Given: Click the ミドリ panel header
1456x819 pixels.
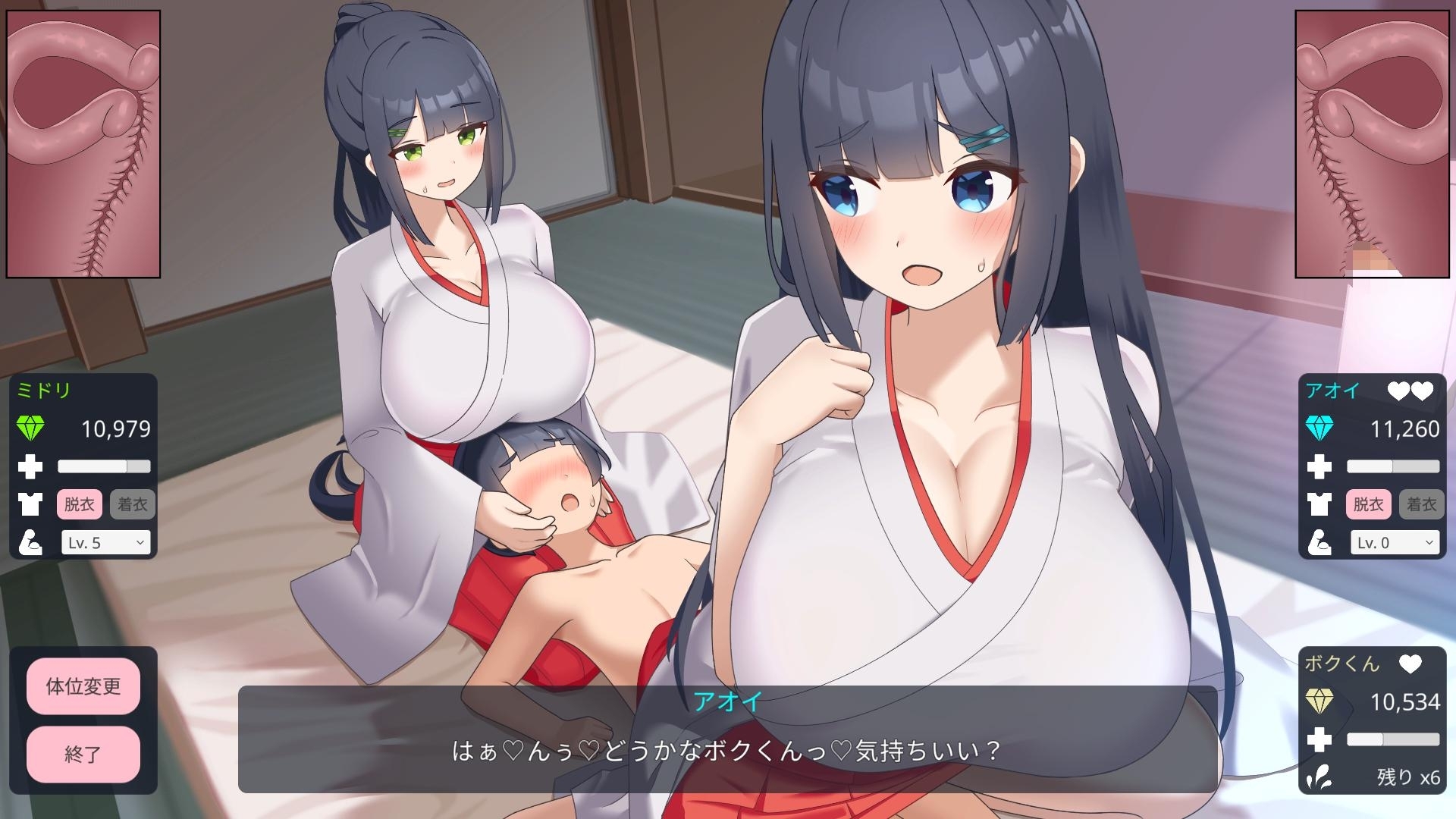Looking at the screenshot, I should pyautogui.click(x=45, y=391).
